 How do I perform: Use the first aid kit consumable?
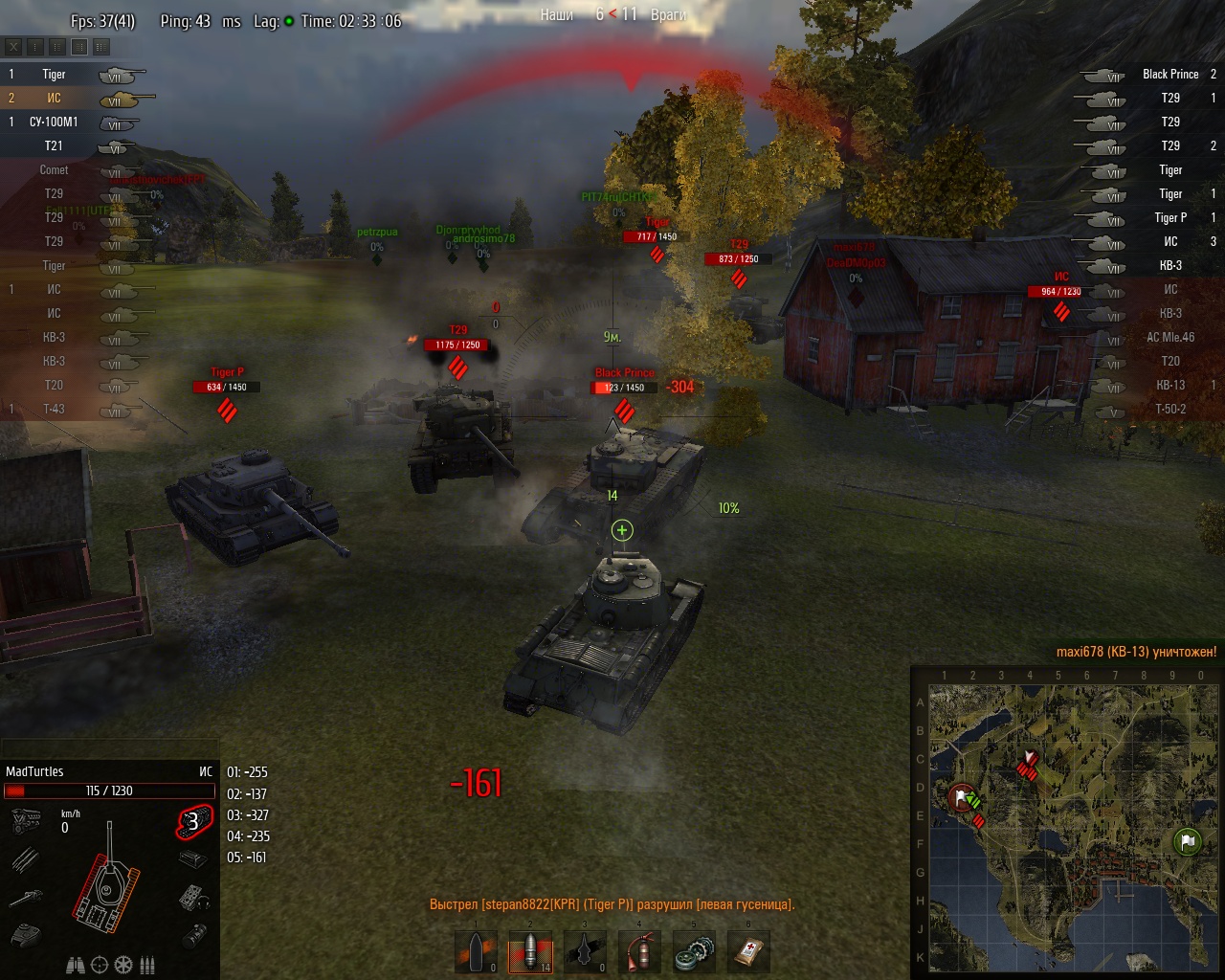[x=747, y=953]
